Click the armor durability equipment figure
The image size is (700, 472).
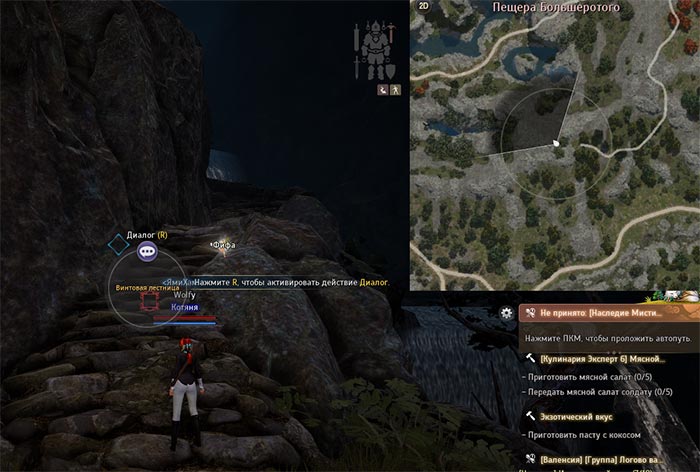(x=375, y=52)
